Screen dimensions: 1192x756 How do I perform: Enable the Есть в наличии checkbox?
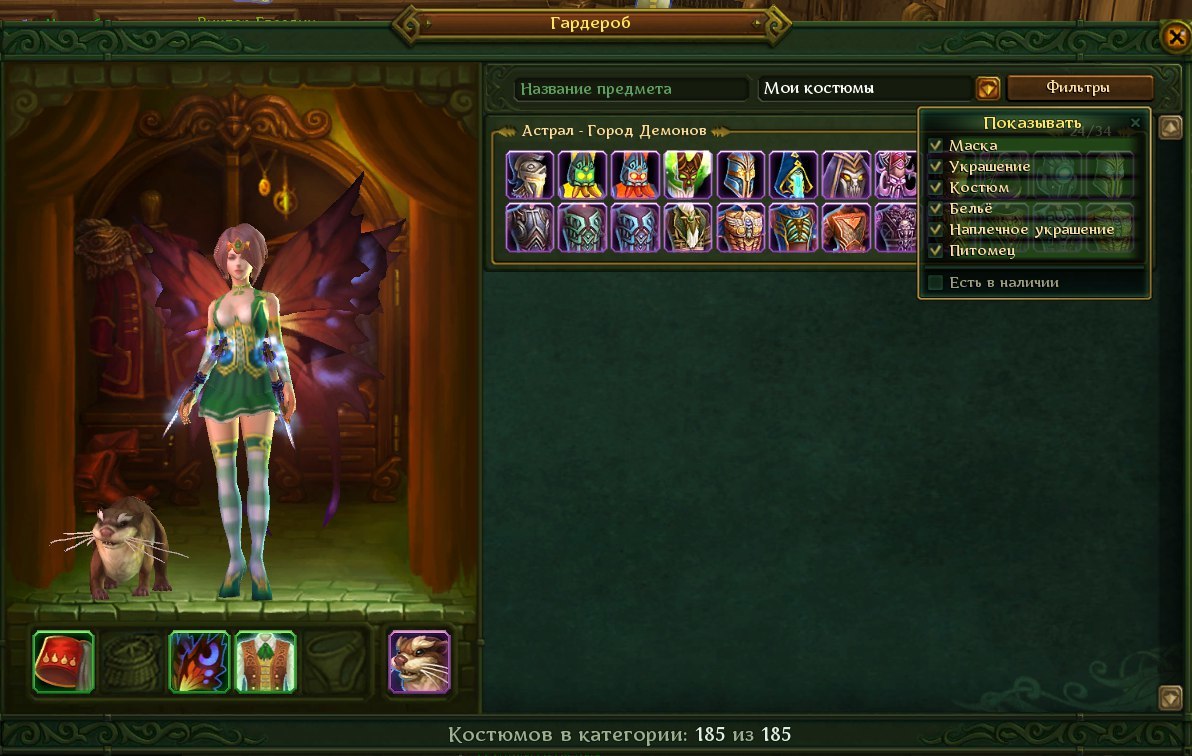point(936,283)
